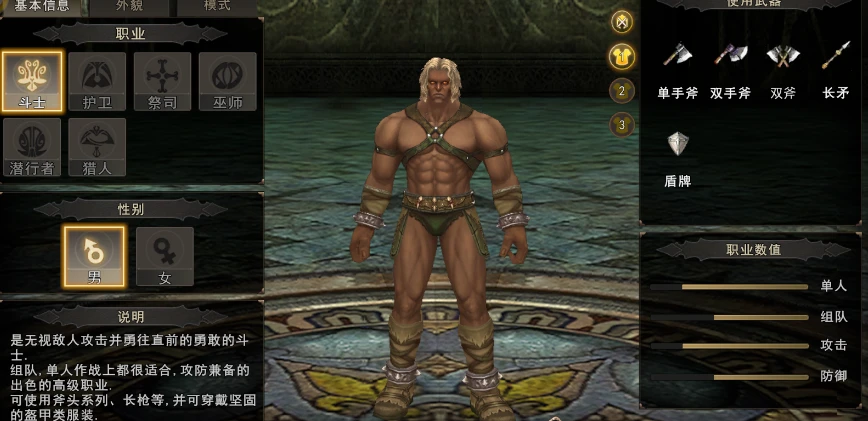This screenshot has height=421, width=868.
Task: Select the 男 male gender
Action: click(x=94, y=256)
